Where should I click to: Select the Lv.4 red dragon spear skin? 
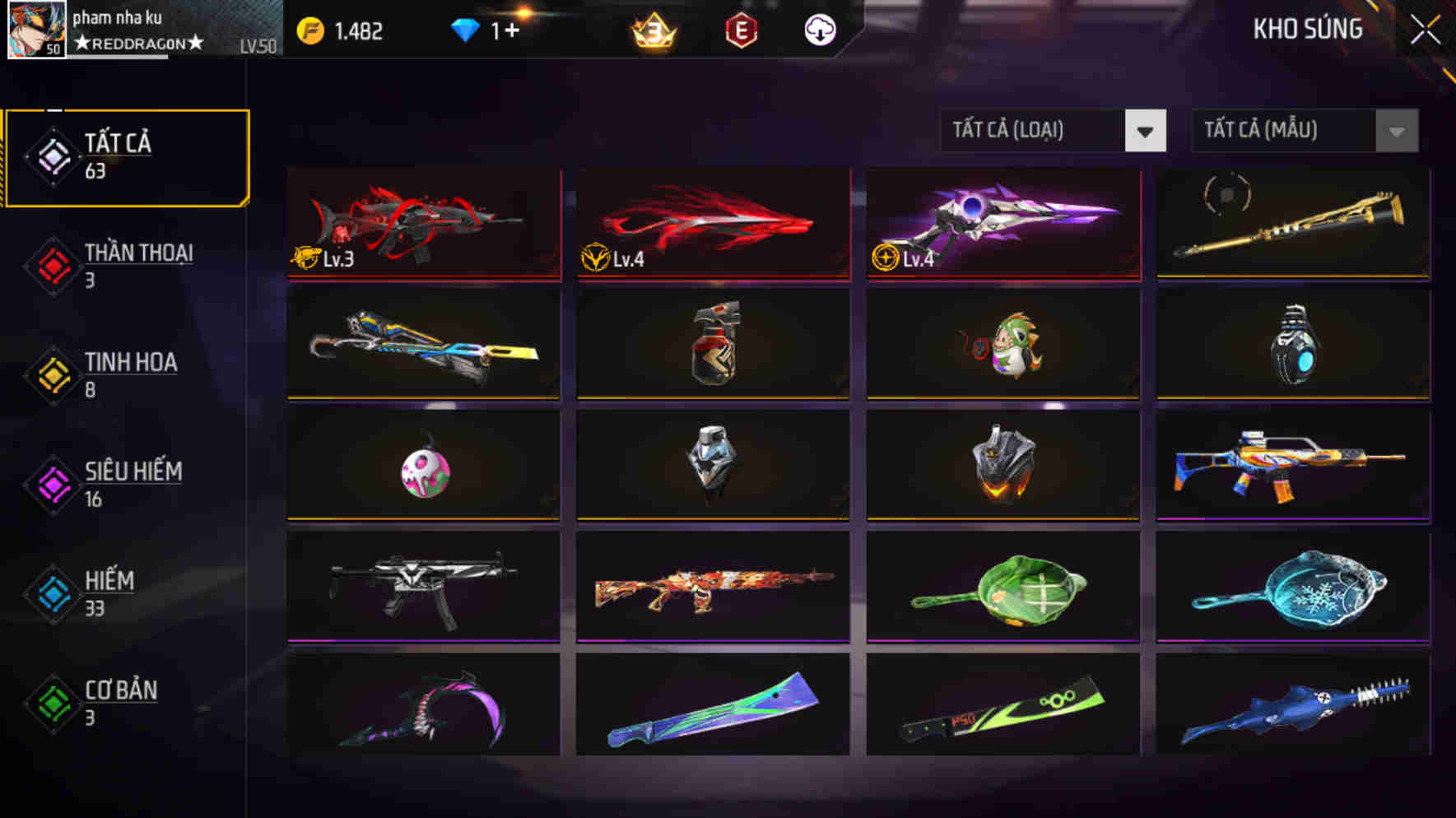coord(712,225)
